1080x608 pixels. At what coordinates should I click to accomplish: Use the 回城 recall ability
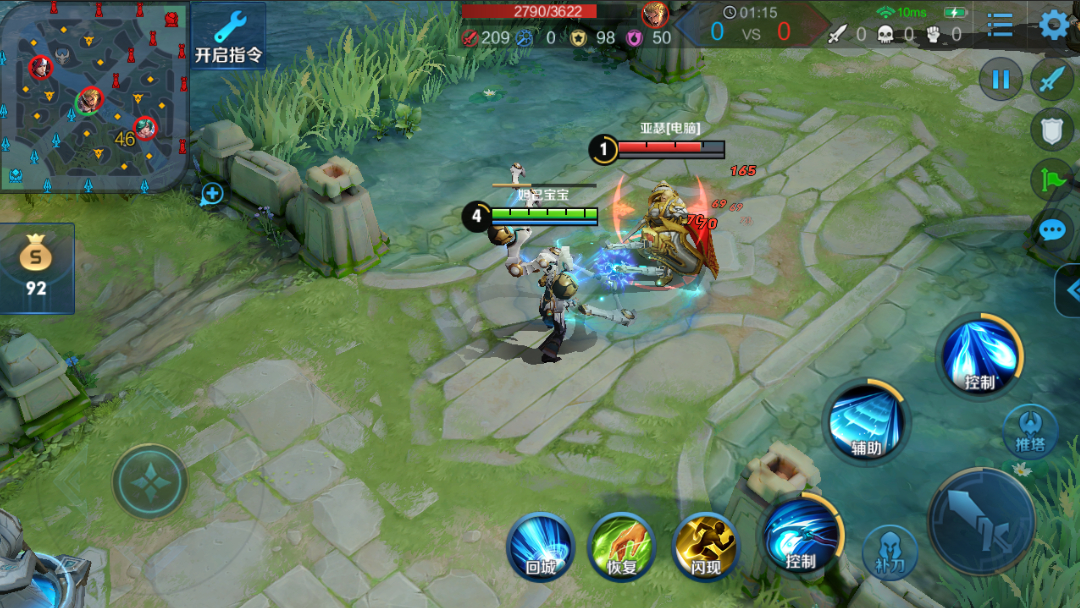(541, 547)
